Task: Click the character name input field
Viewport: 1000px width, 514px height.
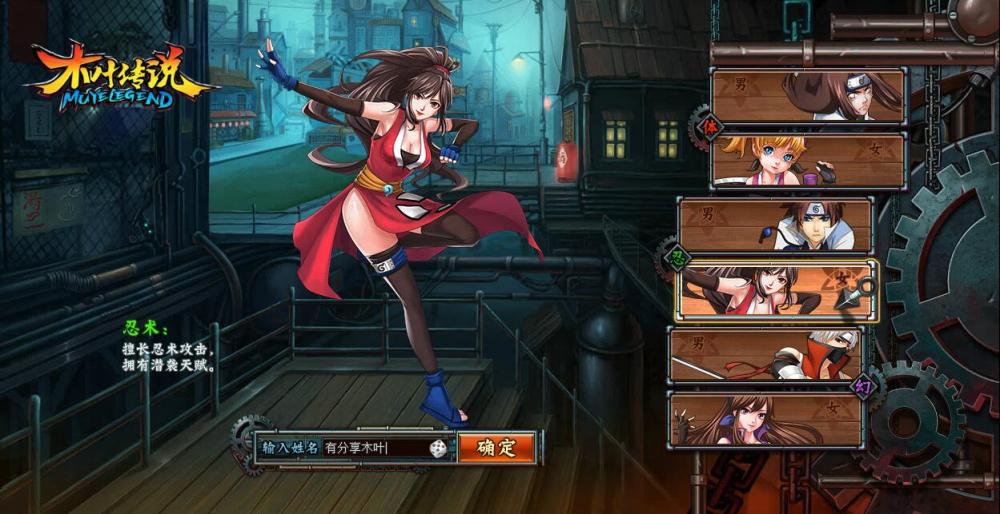Action: click(372, 448)
